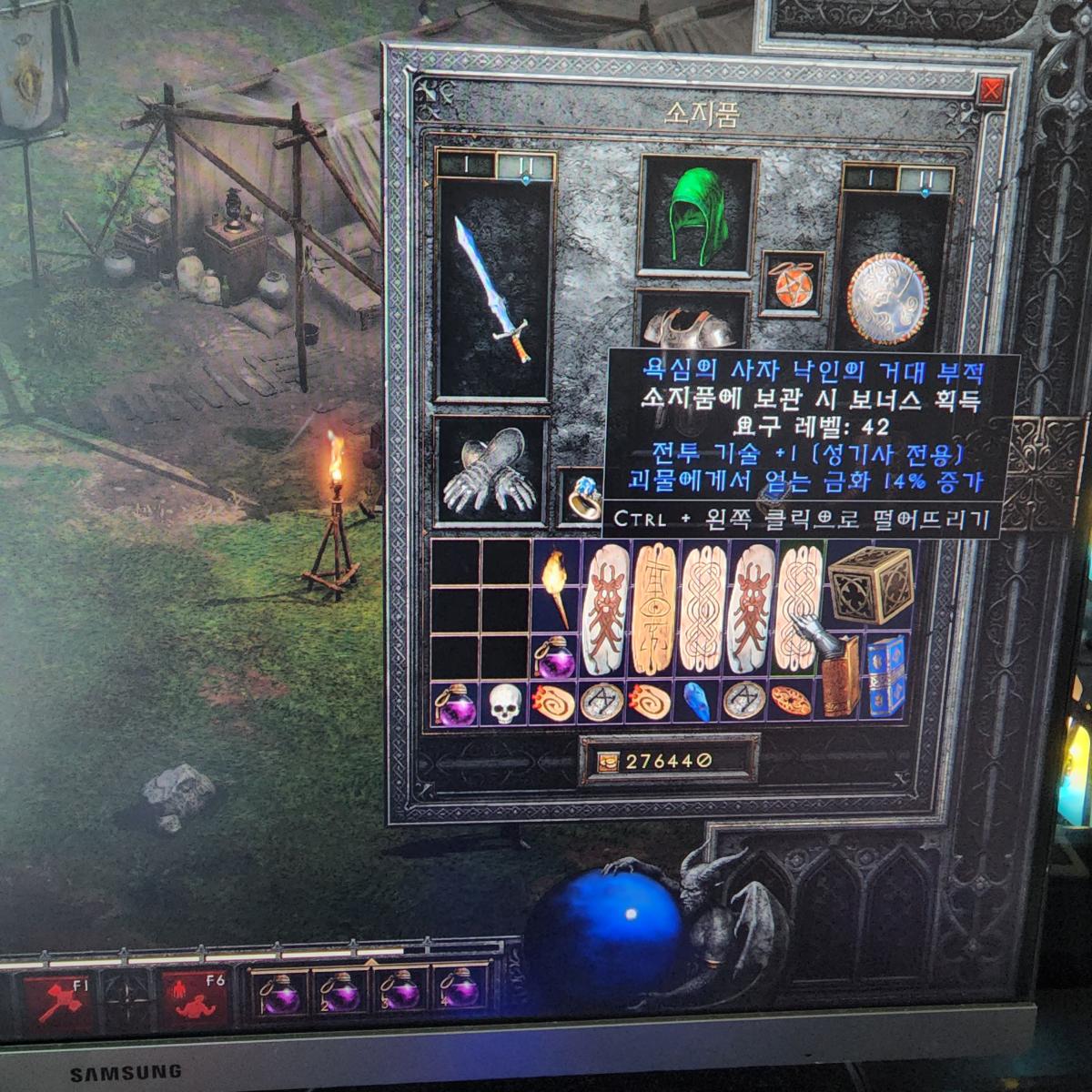Select the blue gem in the inventory
Image resolution: width=1092 pixels, height=1092 pixels.
[697, 702]
